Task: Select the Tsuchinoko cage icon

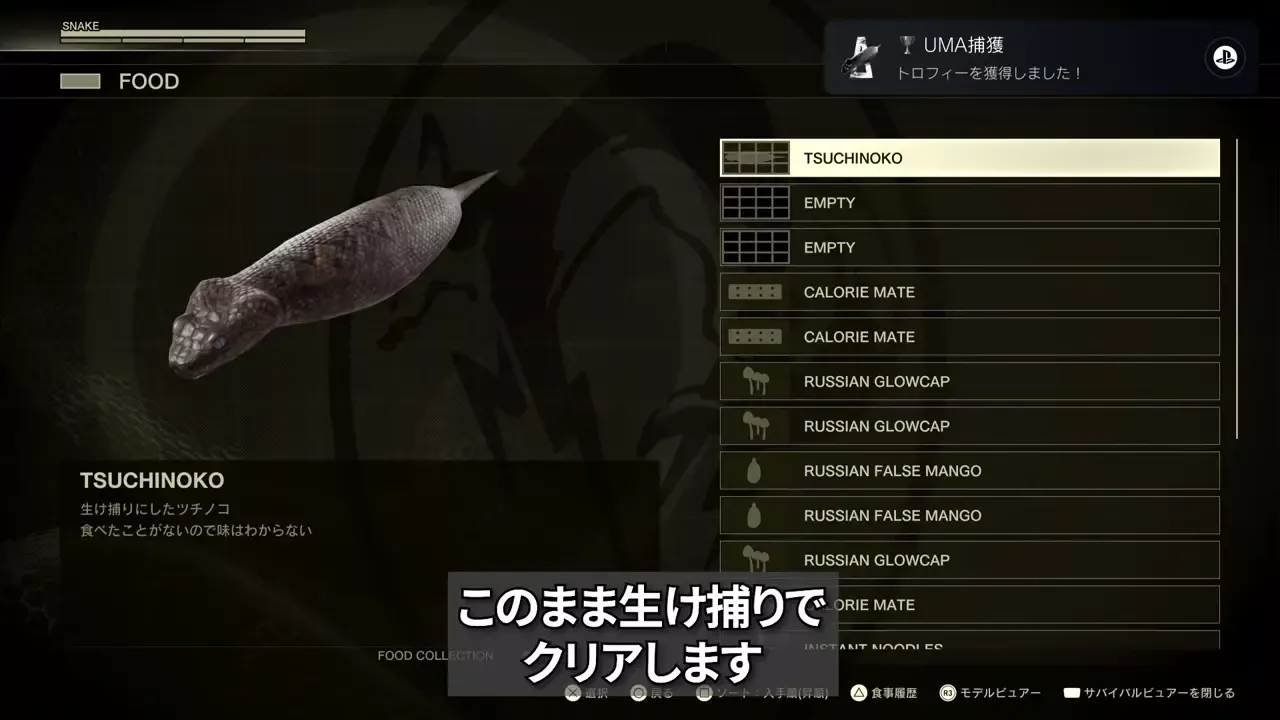Action: (756, 157)
